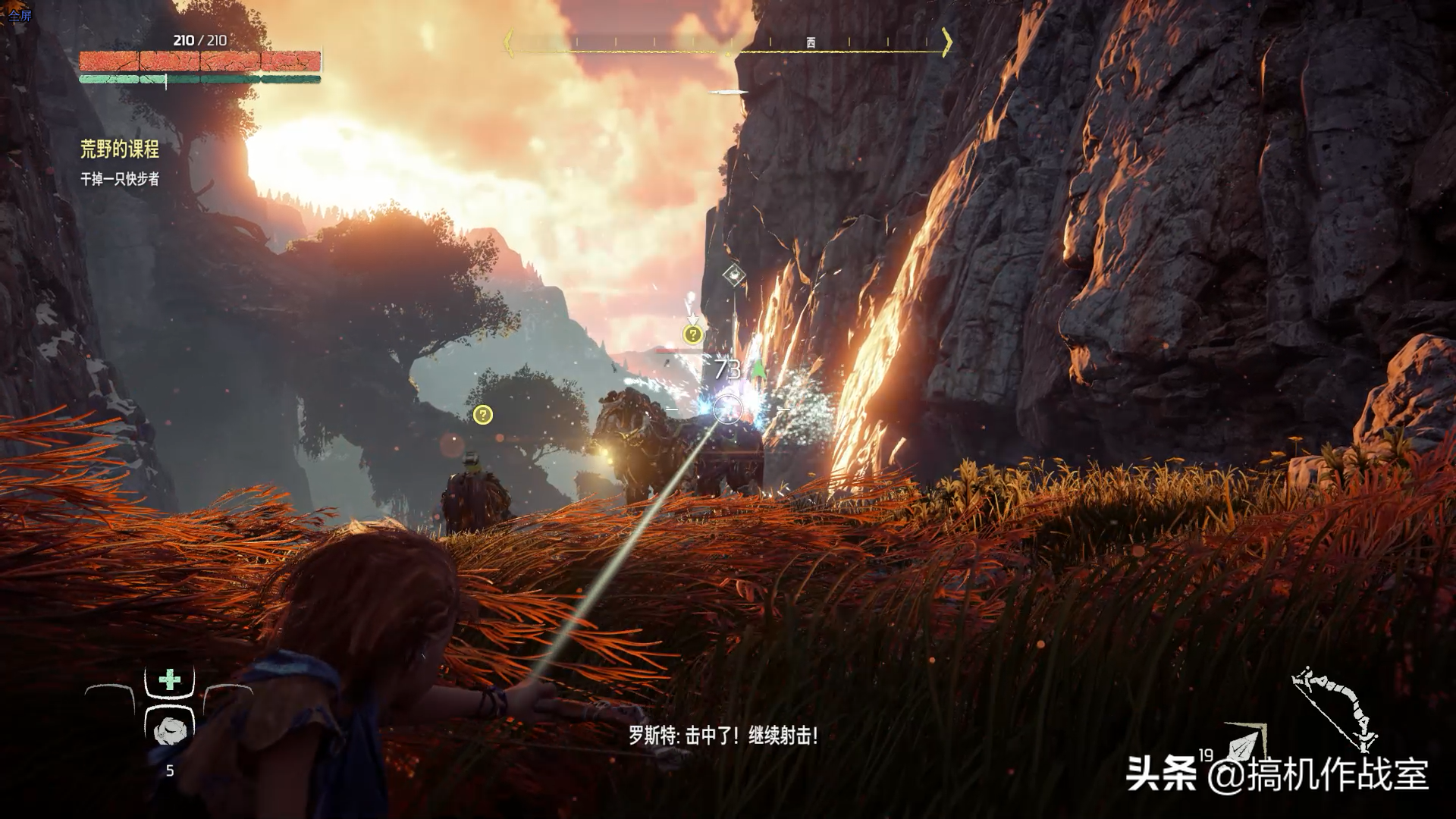1456x819 pixels.
Task: Use the green cross healing slot
Action: click(x=169, y=679)
